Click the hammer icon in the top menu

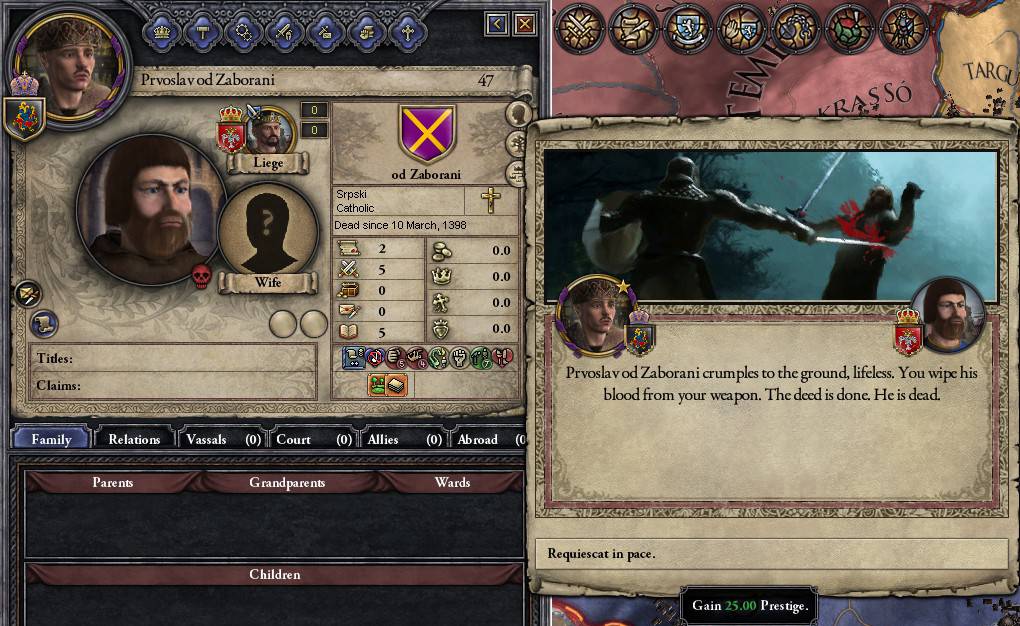tap(202, 32)
